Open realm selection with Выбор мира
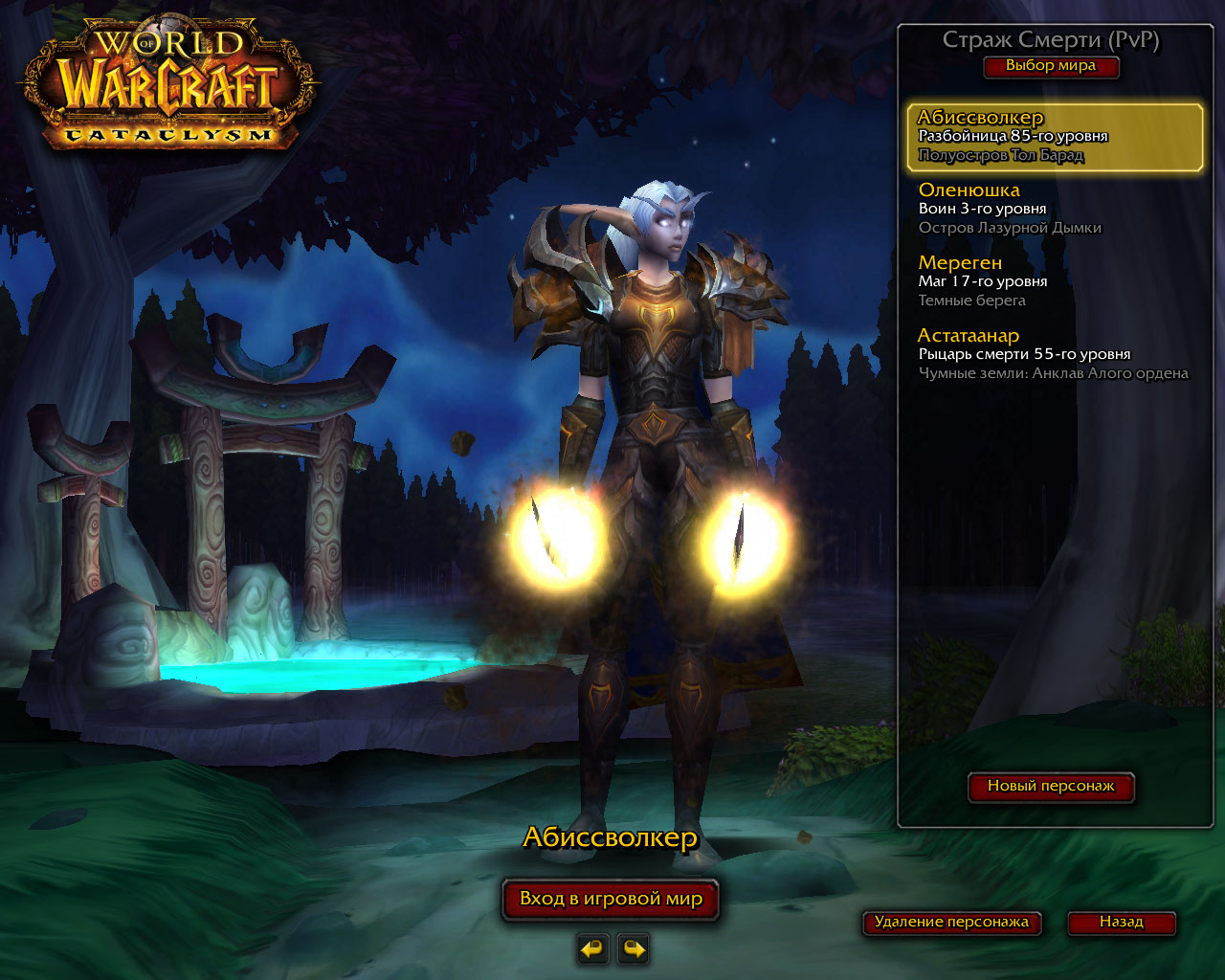1225x980 pixels. click(1051, 66)
